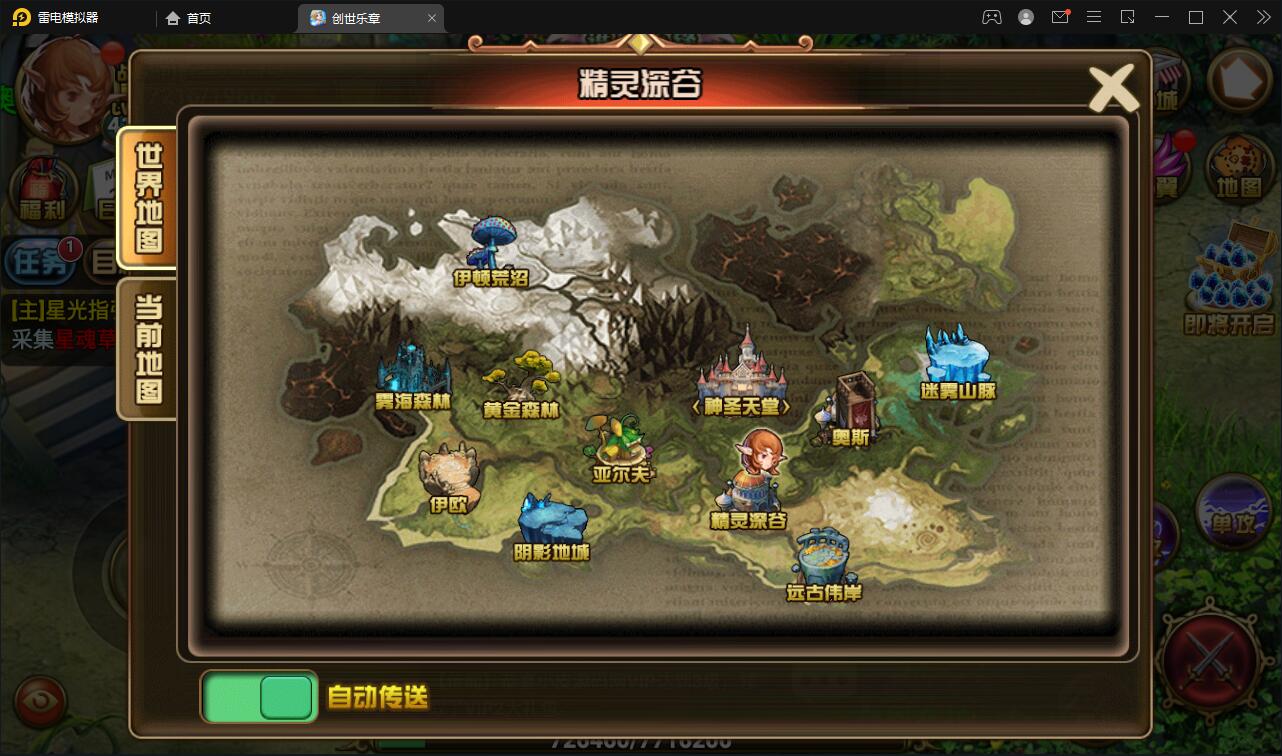Click the 创世乐章 game tab
This screenshot has height=756, width=1282.
360,17
